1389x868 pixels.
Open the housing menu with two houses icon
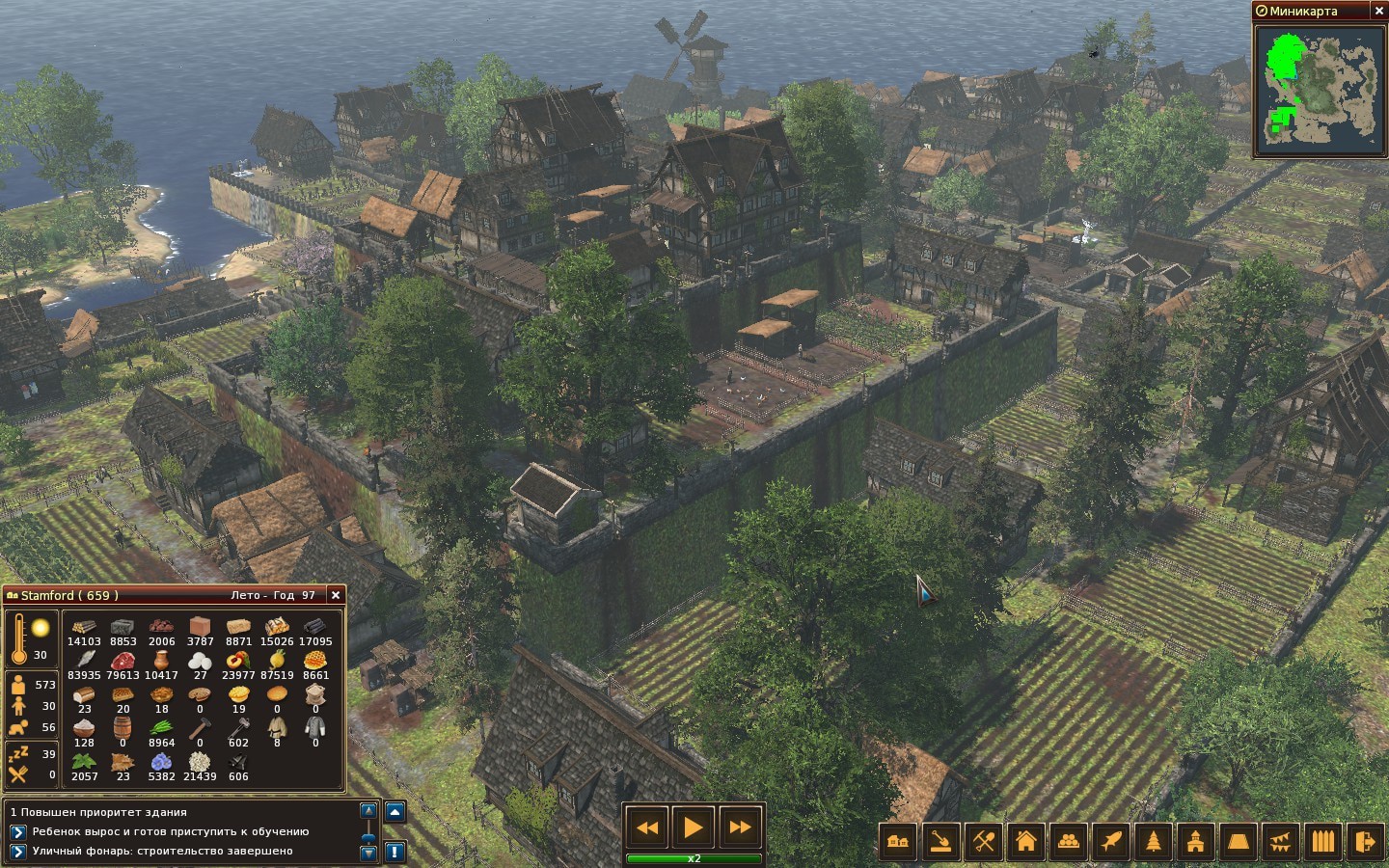point(899,842)
